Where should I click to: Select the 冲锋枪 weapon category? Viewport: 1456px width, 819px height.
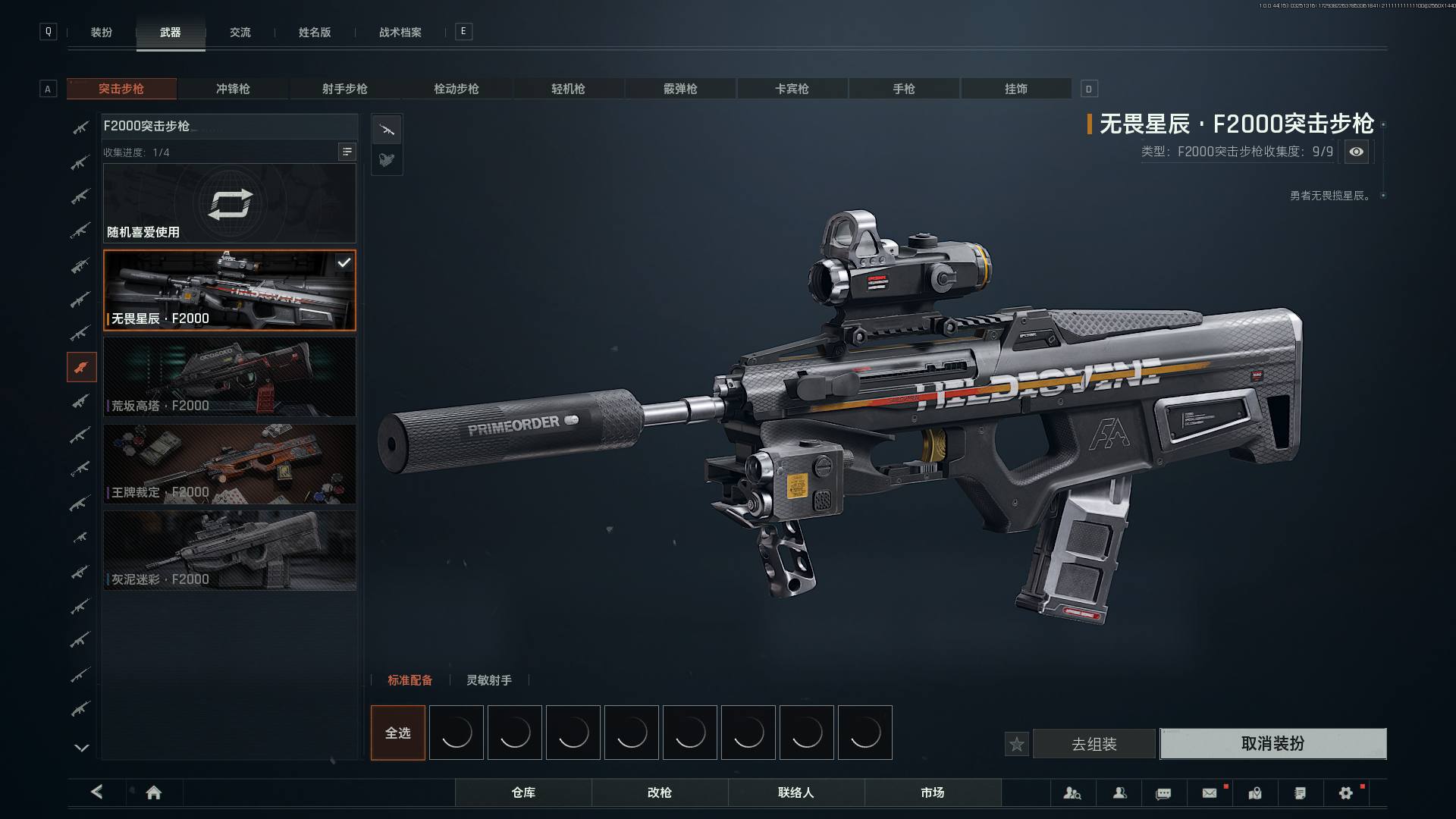pyautogui.click(x=233, y=89)
